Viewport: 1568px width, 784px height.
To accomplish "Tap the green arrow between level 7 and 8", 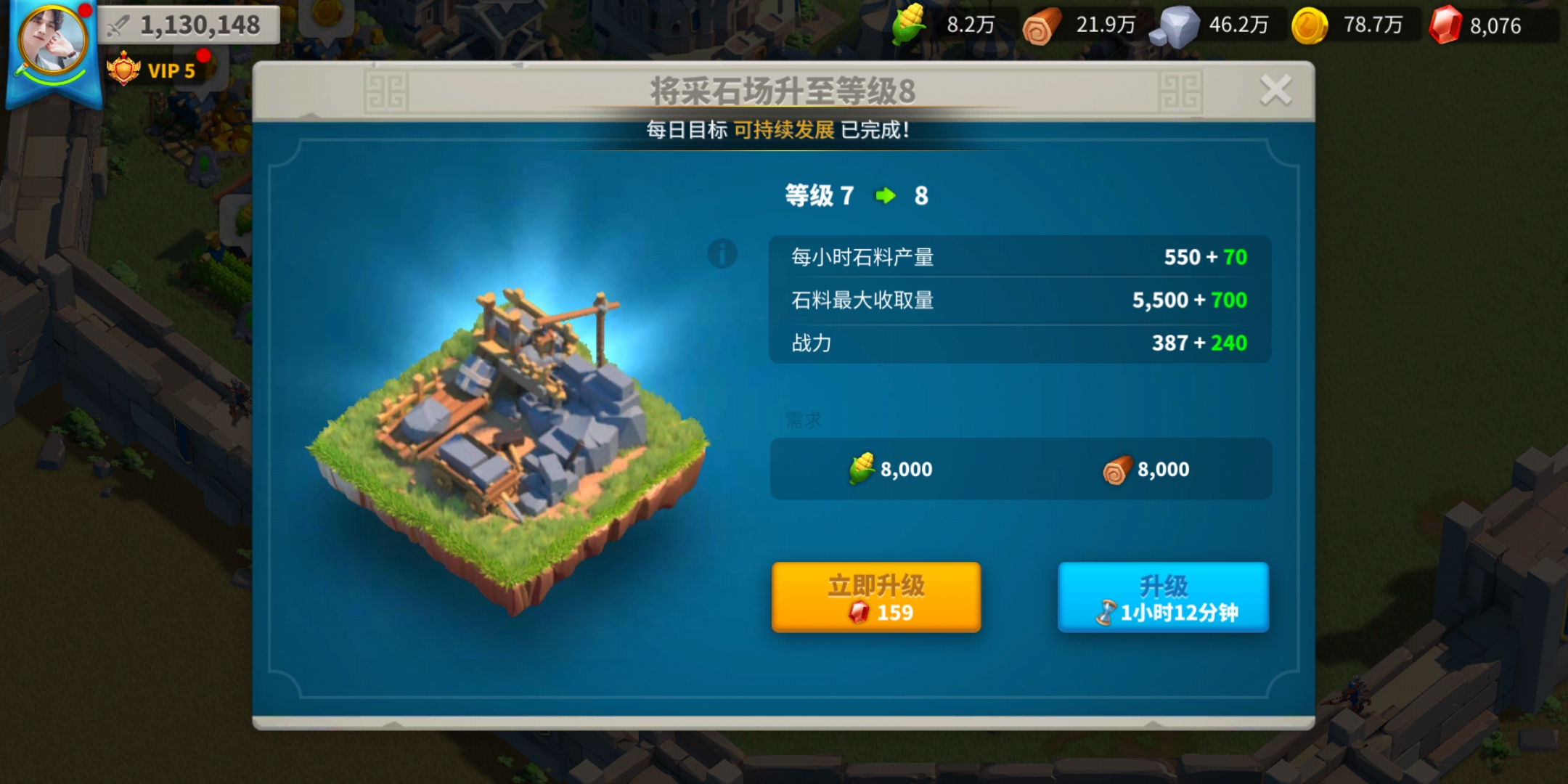I will 886,195.
